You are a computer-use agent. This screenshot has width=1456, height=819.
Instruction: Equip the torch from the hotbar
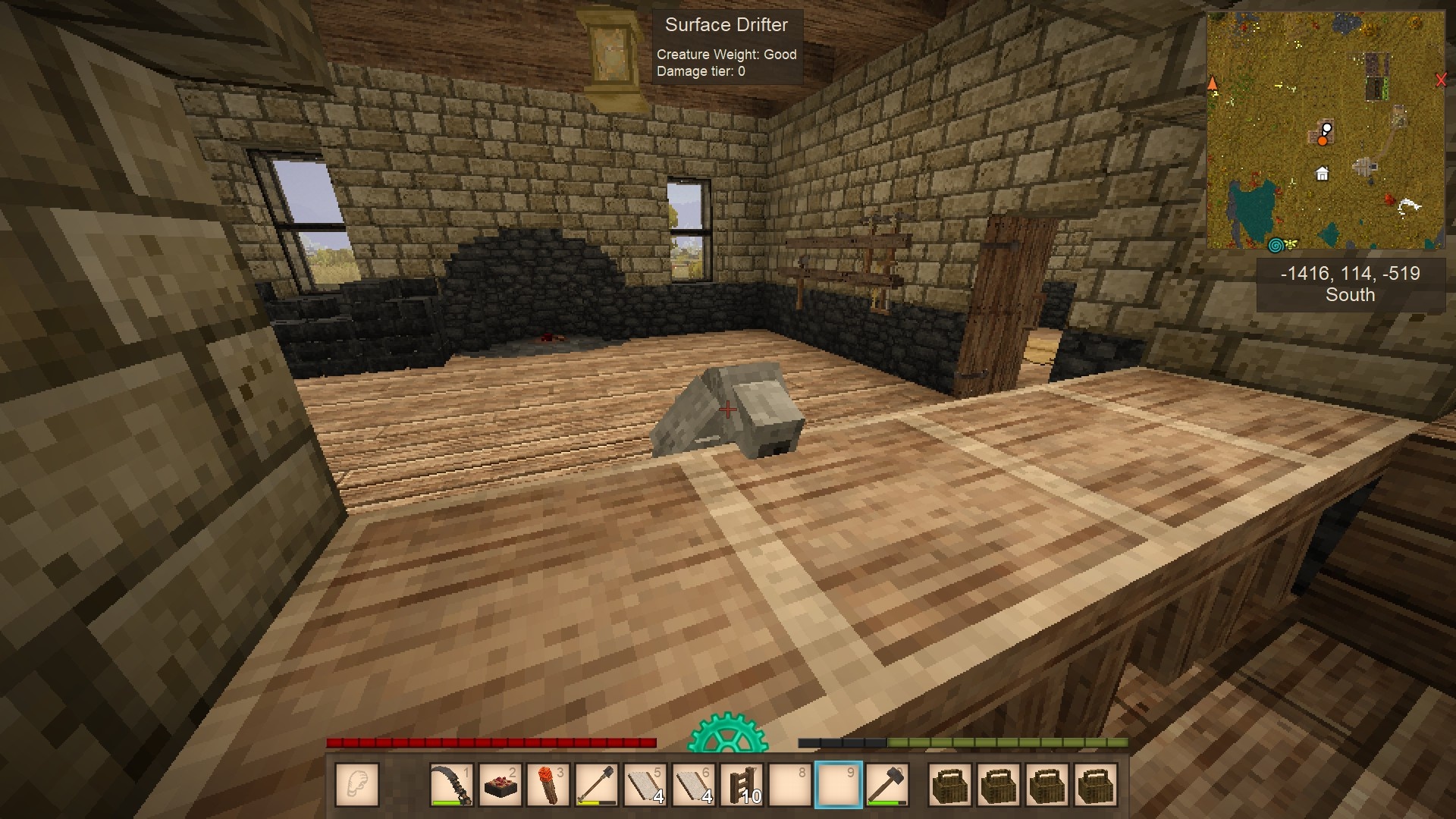coord(548,784)
